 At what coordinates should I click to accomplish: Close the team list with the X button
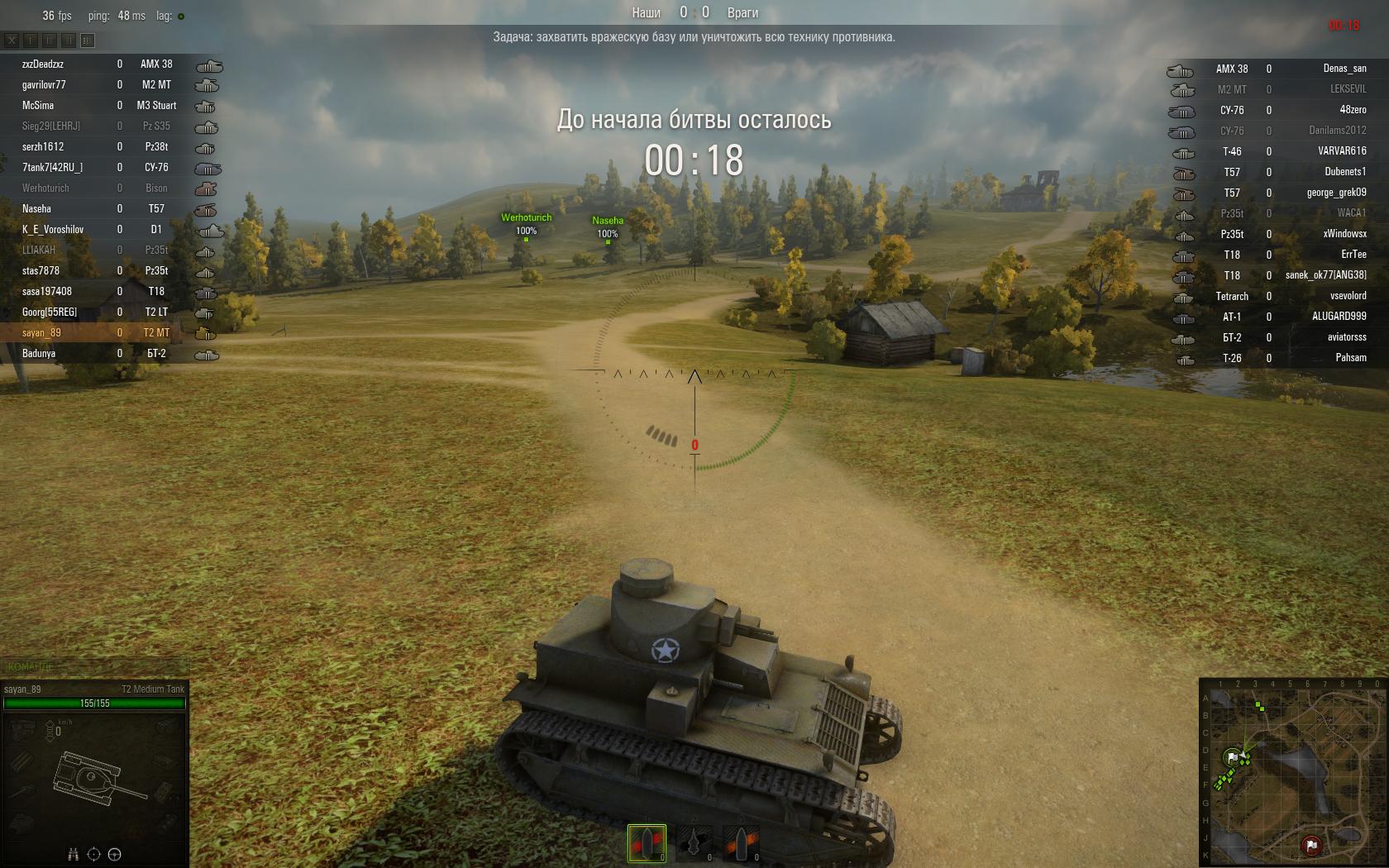coord(12,40)
